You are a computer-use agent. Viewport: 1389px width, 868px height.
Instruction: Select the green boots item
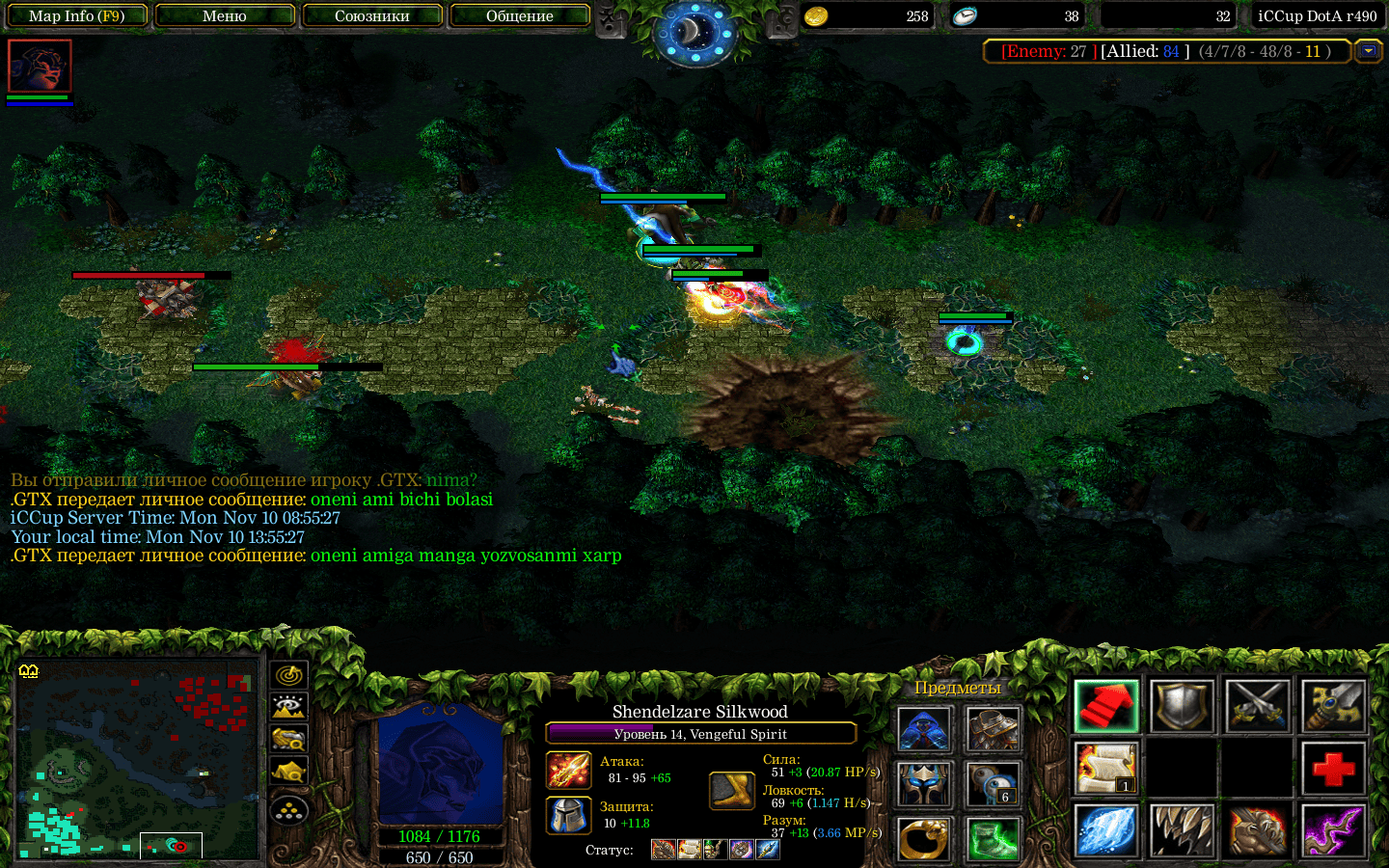click(x=993, y=838)
